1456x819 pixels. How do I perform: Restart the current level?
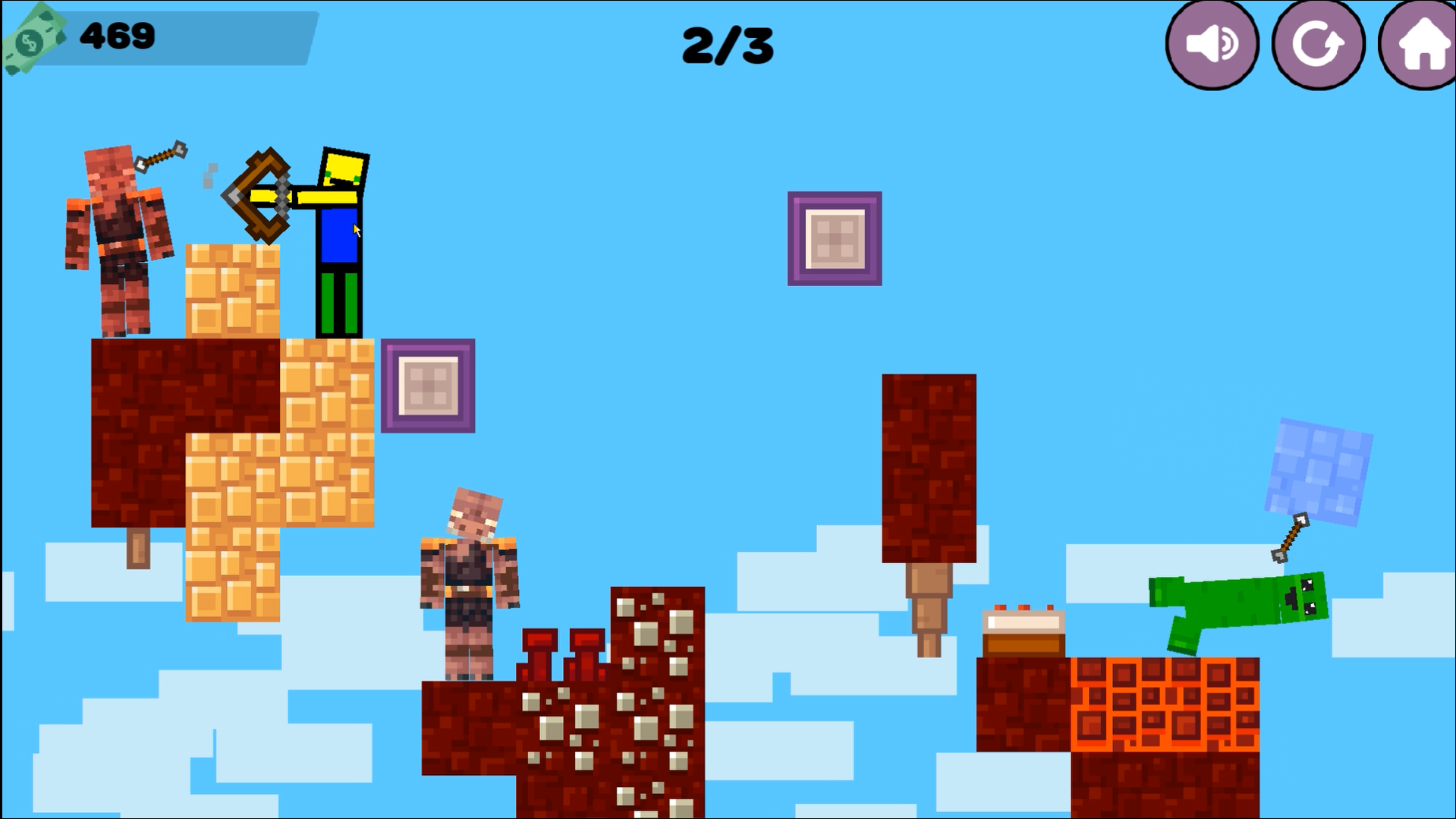click(x=1318, y=43)
